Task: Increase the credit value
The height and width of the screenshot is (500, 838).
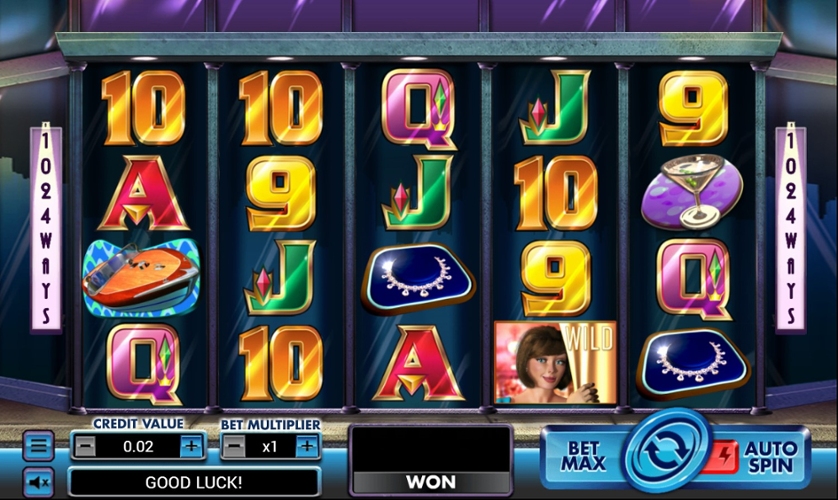Action: pyautogui.click(x=191, y=446)
